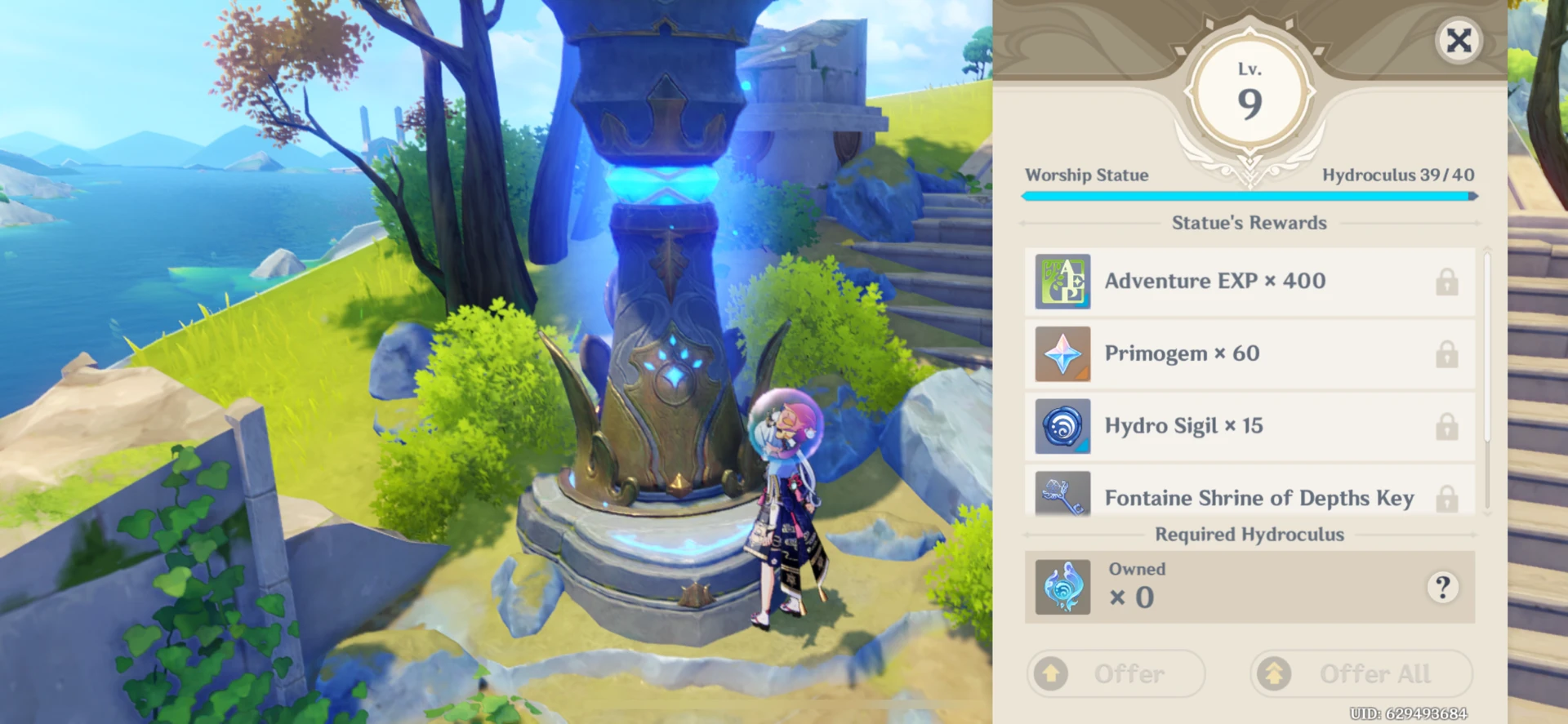Click the Primogem reward icon
This screenshot has width=1568, height=724.
(1062, 353)
